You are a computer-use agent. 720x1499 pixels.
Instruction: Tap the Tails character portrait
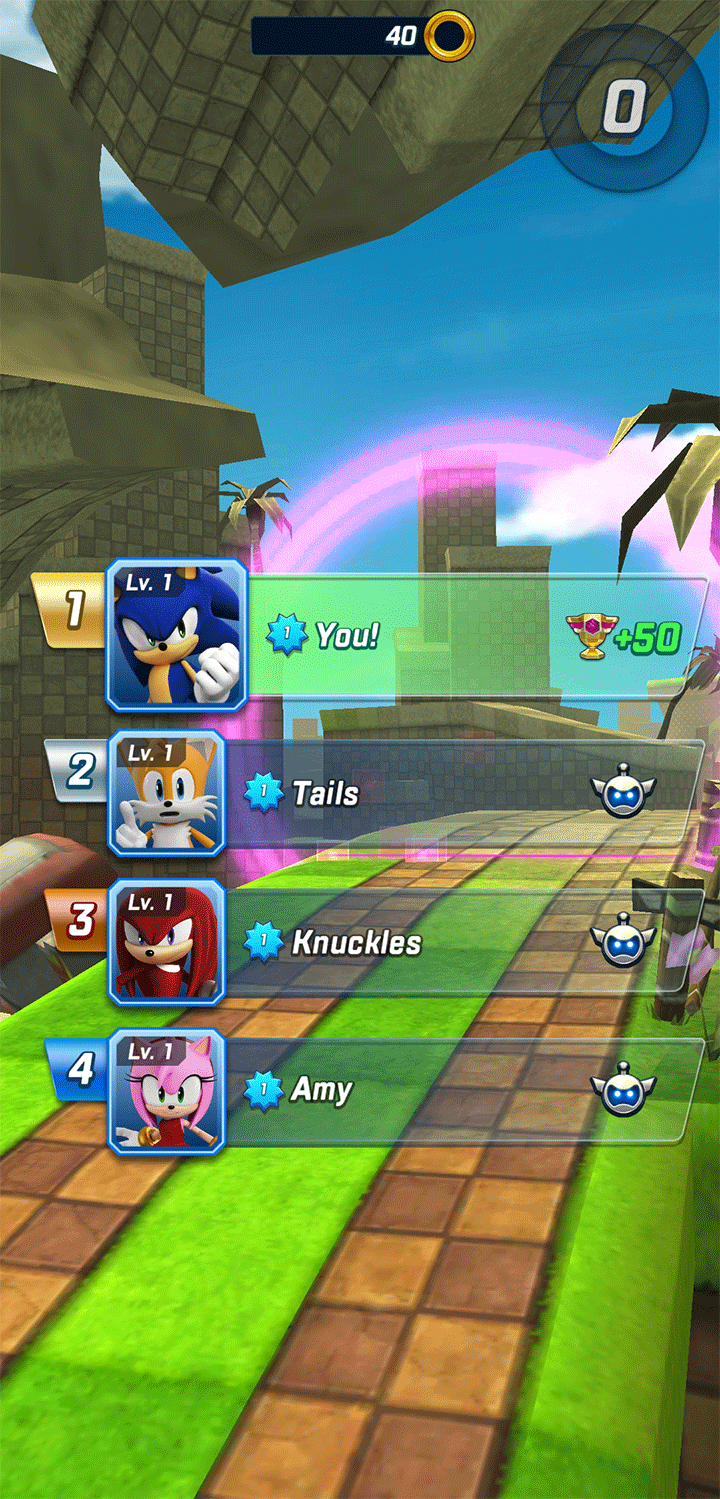(x=167, y=794)
